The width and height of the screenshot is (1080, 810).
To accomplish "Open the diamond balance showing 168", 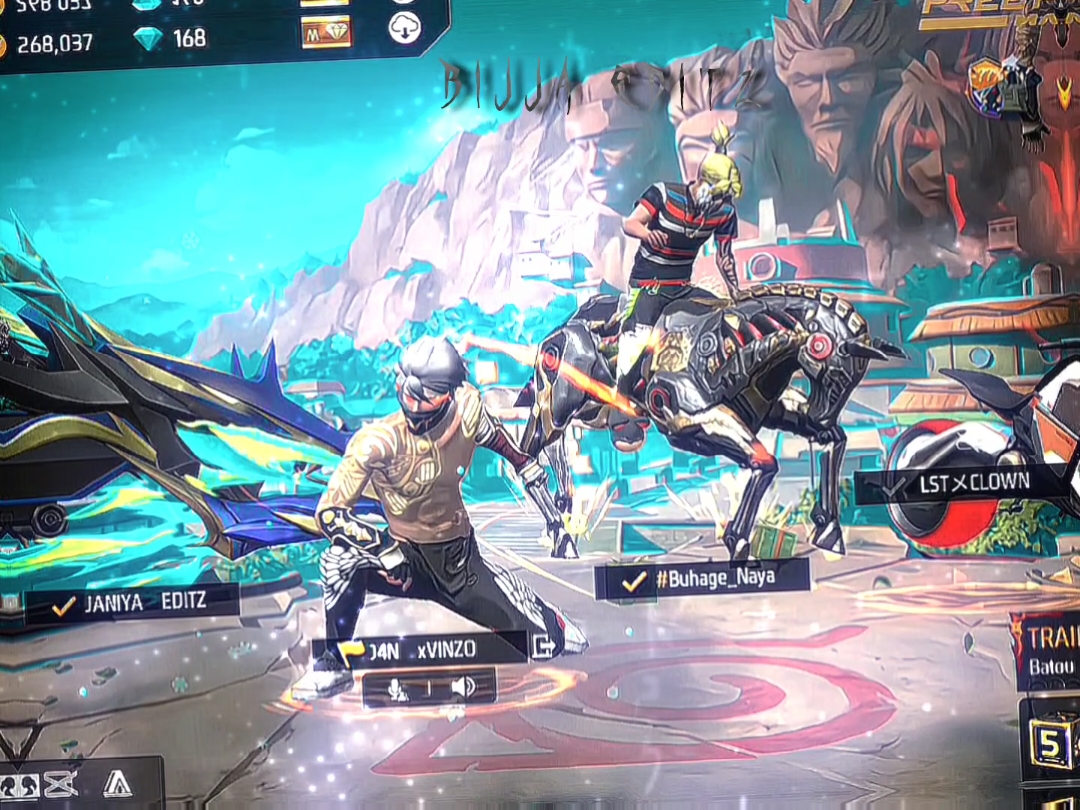I will click(x=173, y=38).
